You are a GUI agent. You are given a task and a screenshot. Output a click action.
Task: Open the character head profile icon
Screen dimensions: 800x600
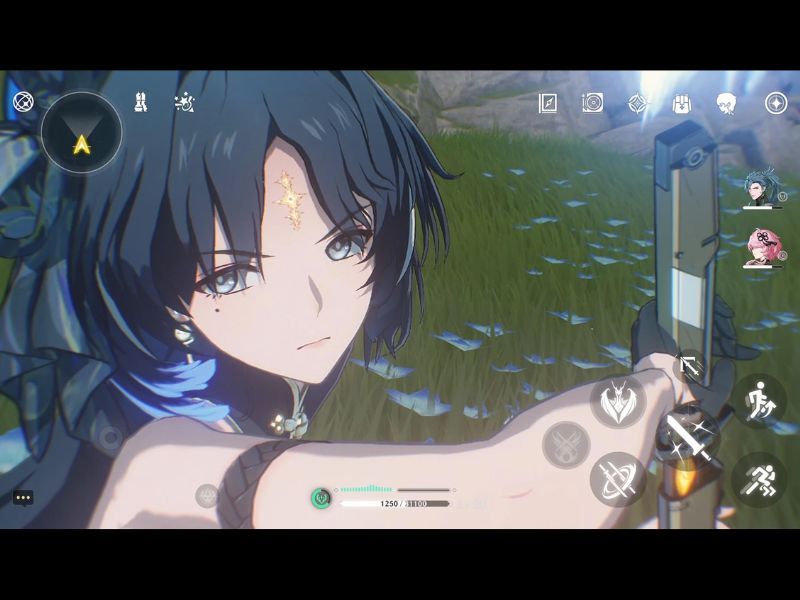[x=726, y=103]
